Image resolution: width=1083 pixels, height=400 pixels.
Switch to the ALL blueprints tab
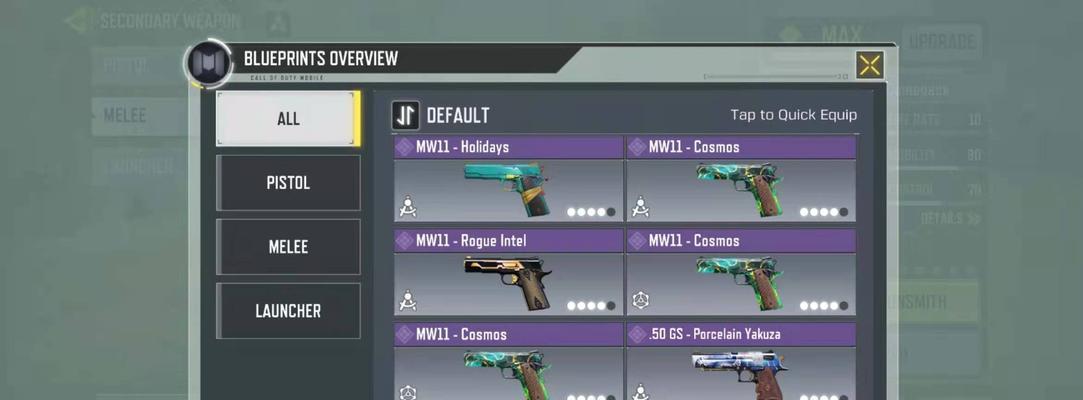tap(288, 118)
